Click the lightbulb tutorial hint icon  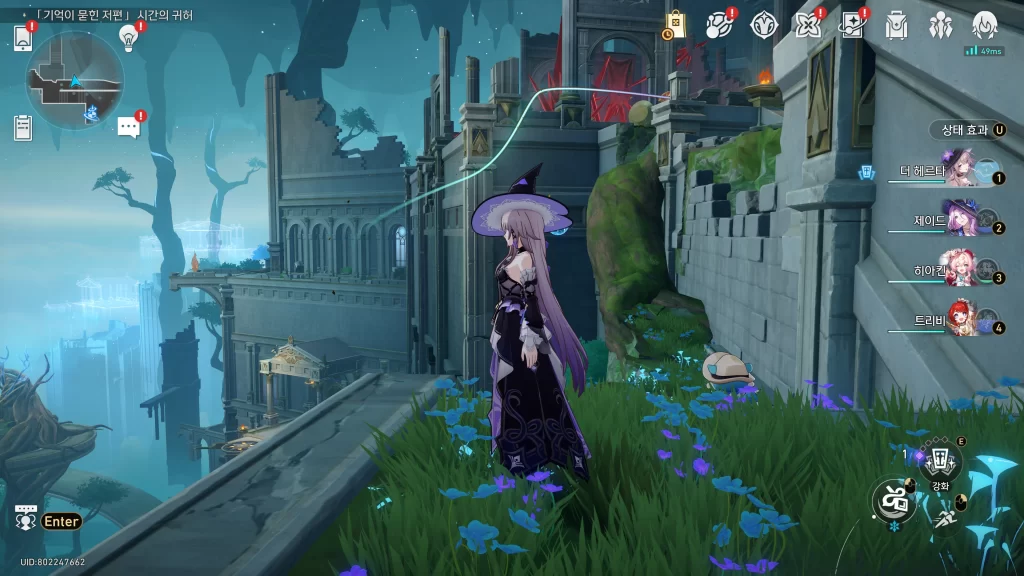tap(128, 38)
